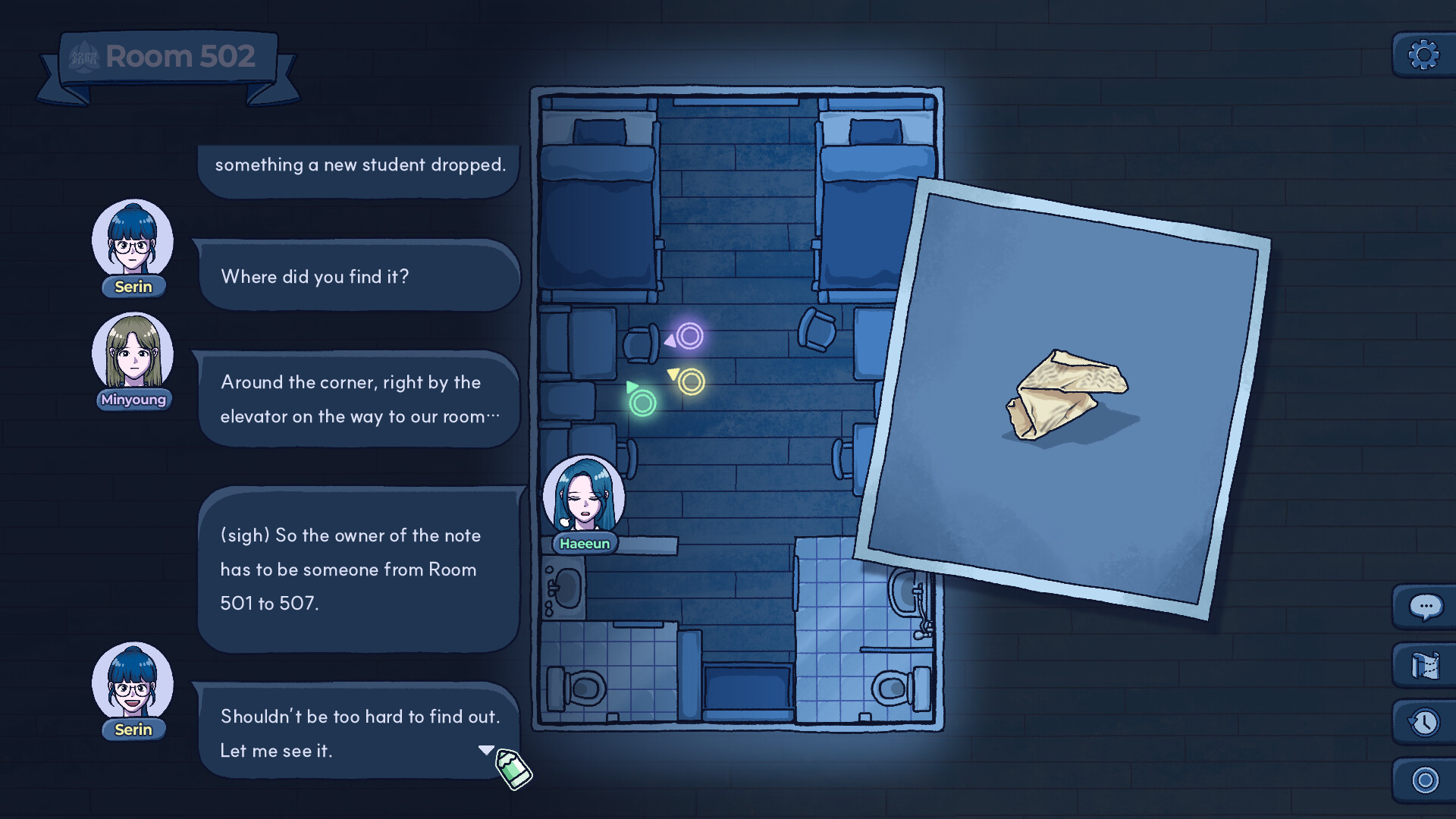
Task: Click the record/target icon in the sidebar
Action: pos(1424,778)
